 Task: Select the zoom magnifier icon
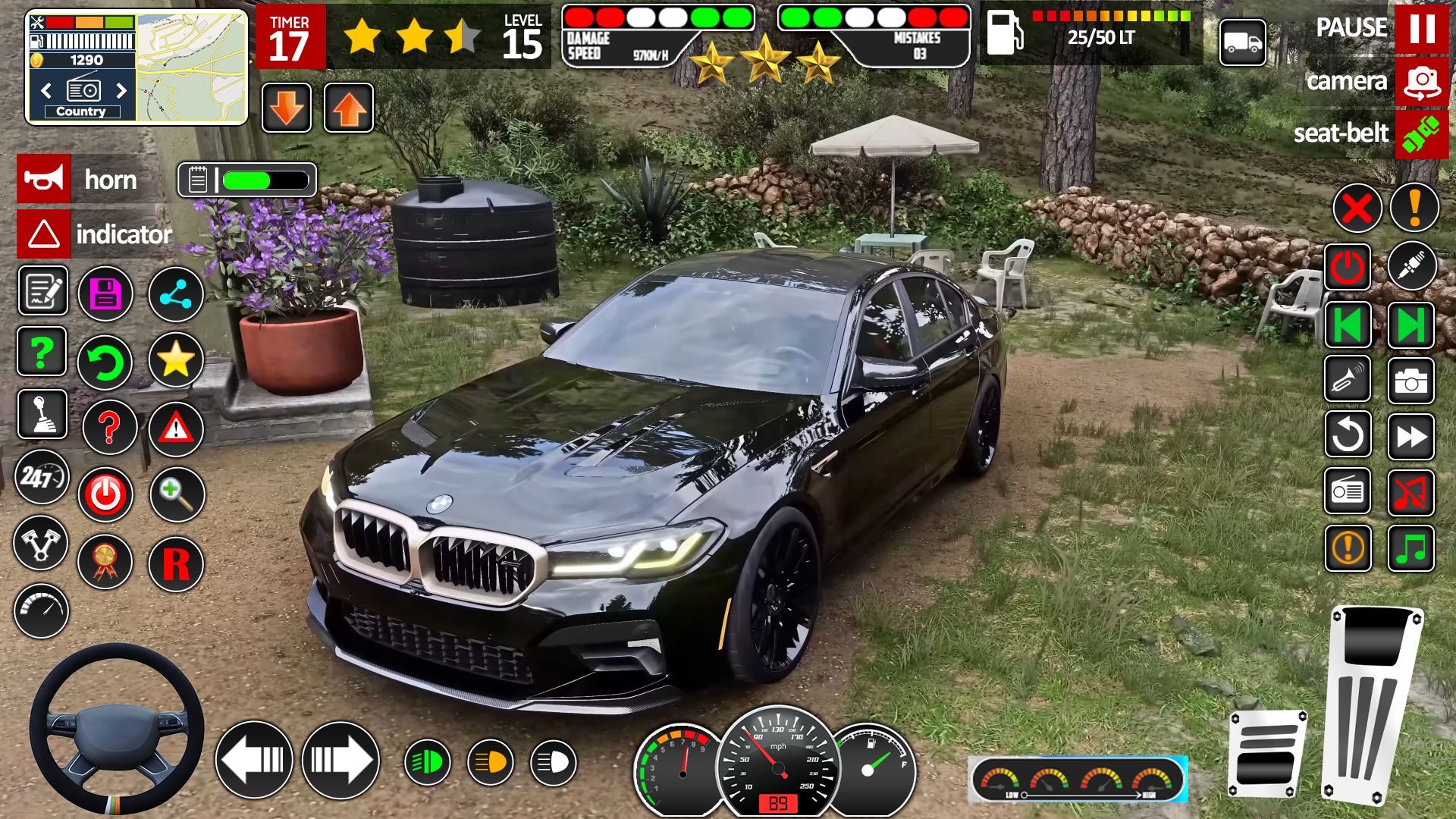tap(176, 494)
